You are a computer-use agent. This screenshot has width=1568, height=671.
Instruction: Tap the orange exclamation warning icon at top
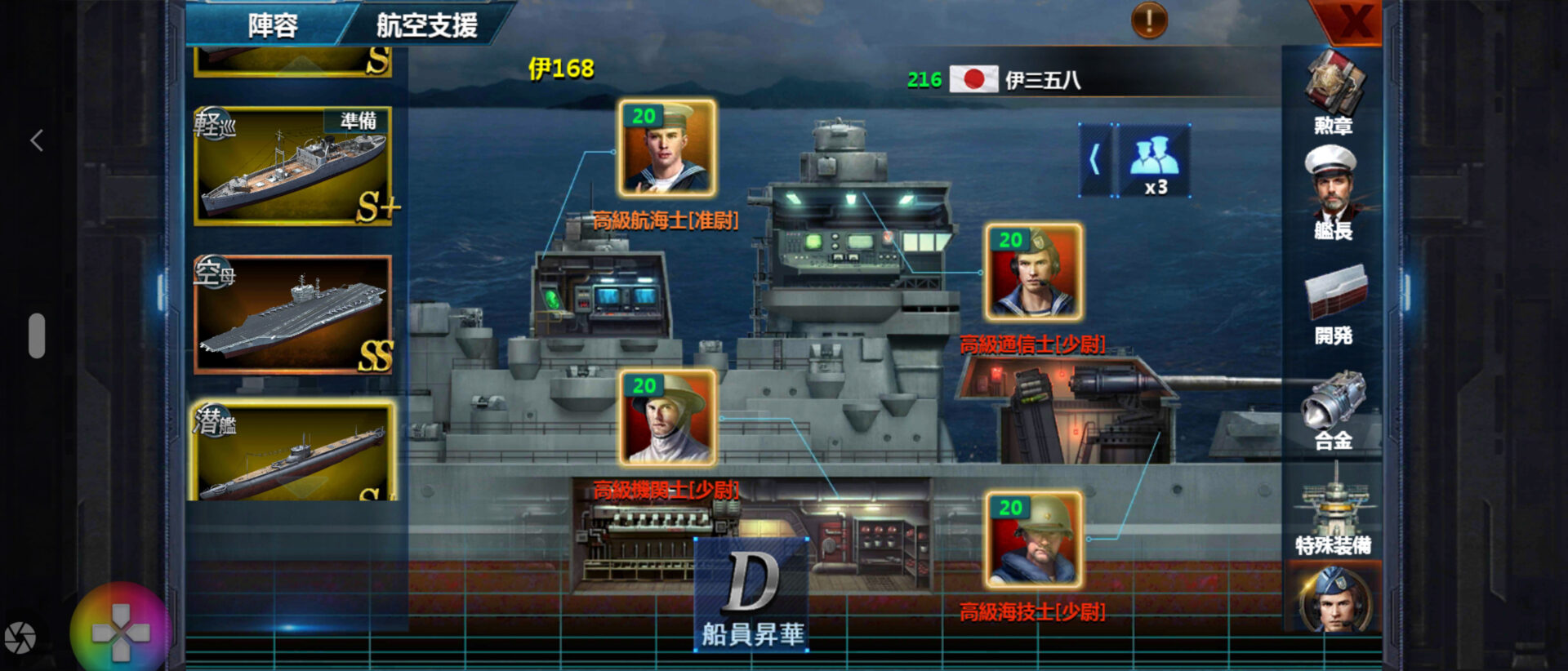[x=1150, y=20]
